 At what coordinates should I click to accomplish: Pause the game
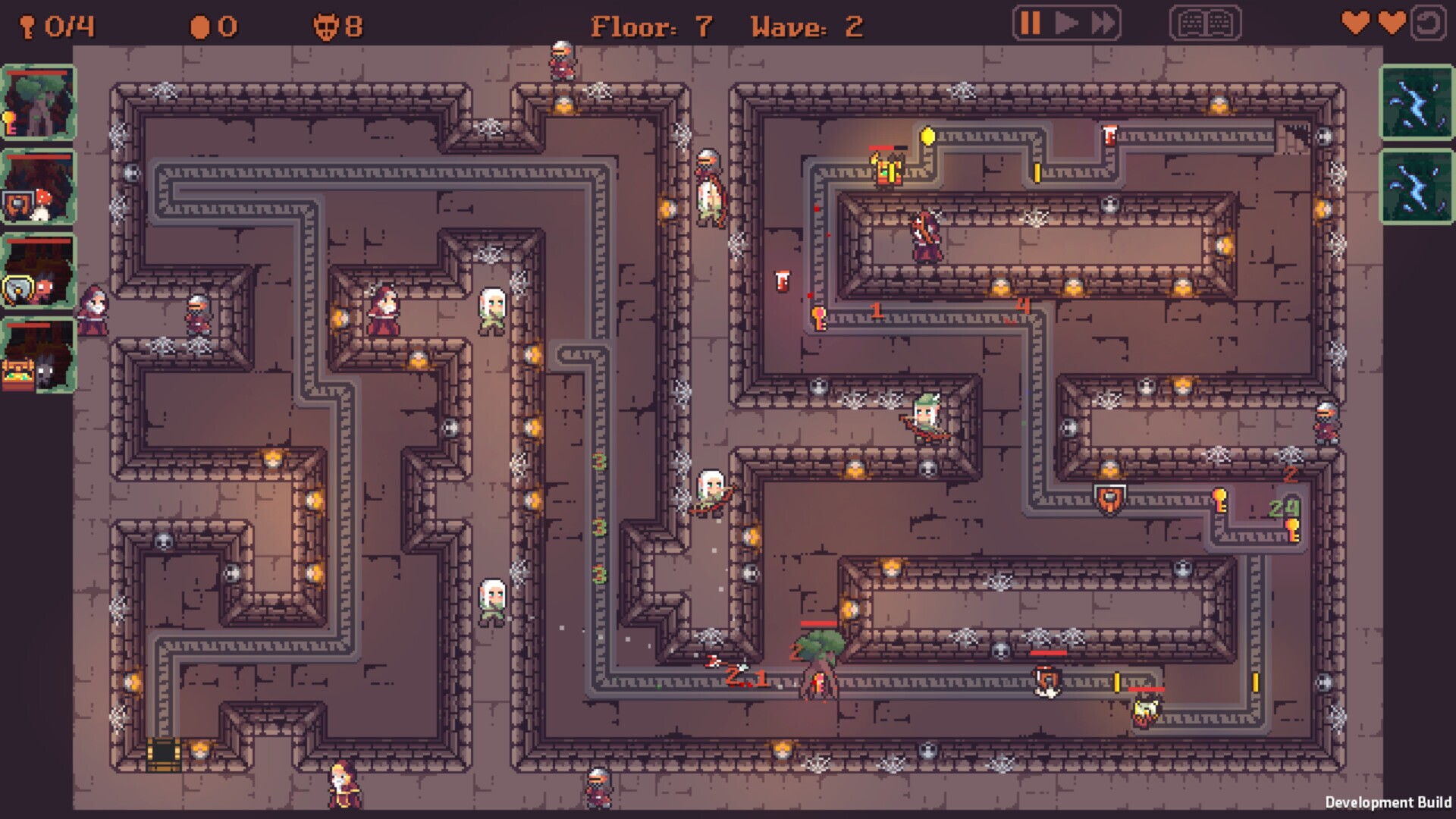click(1029, 24)
